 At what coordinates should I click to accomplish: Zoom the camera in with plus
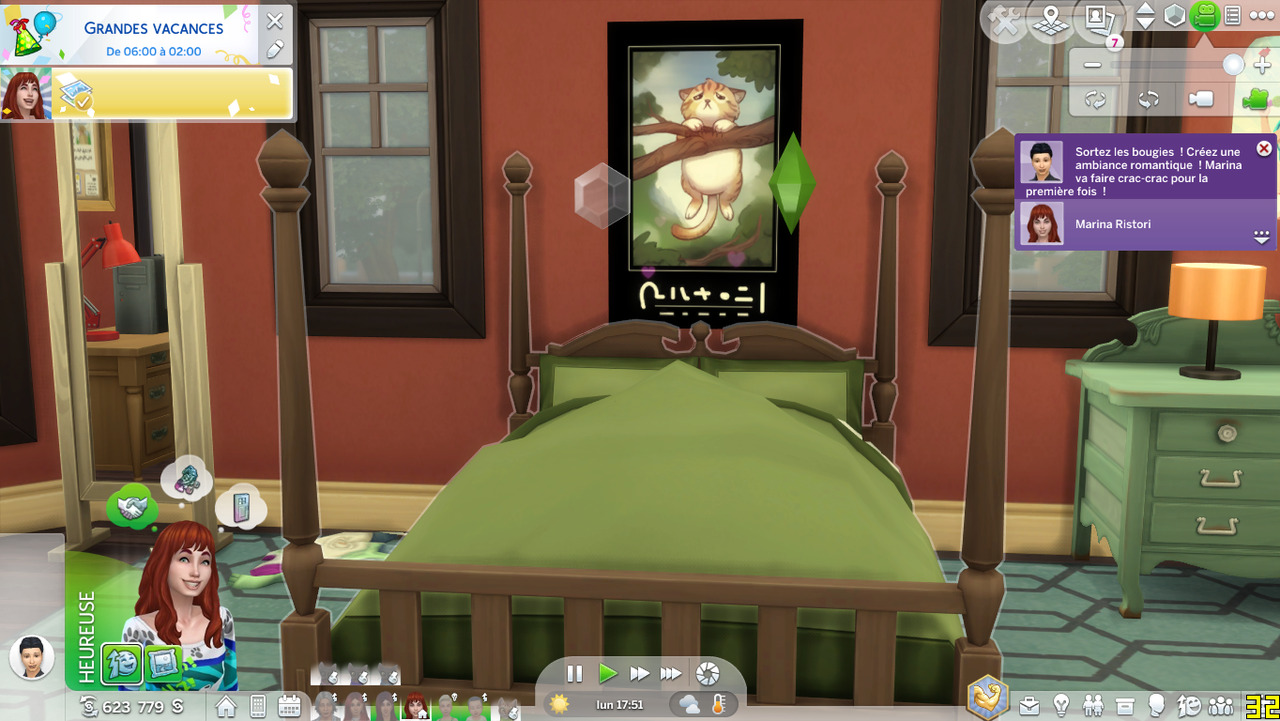1262,65
